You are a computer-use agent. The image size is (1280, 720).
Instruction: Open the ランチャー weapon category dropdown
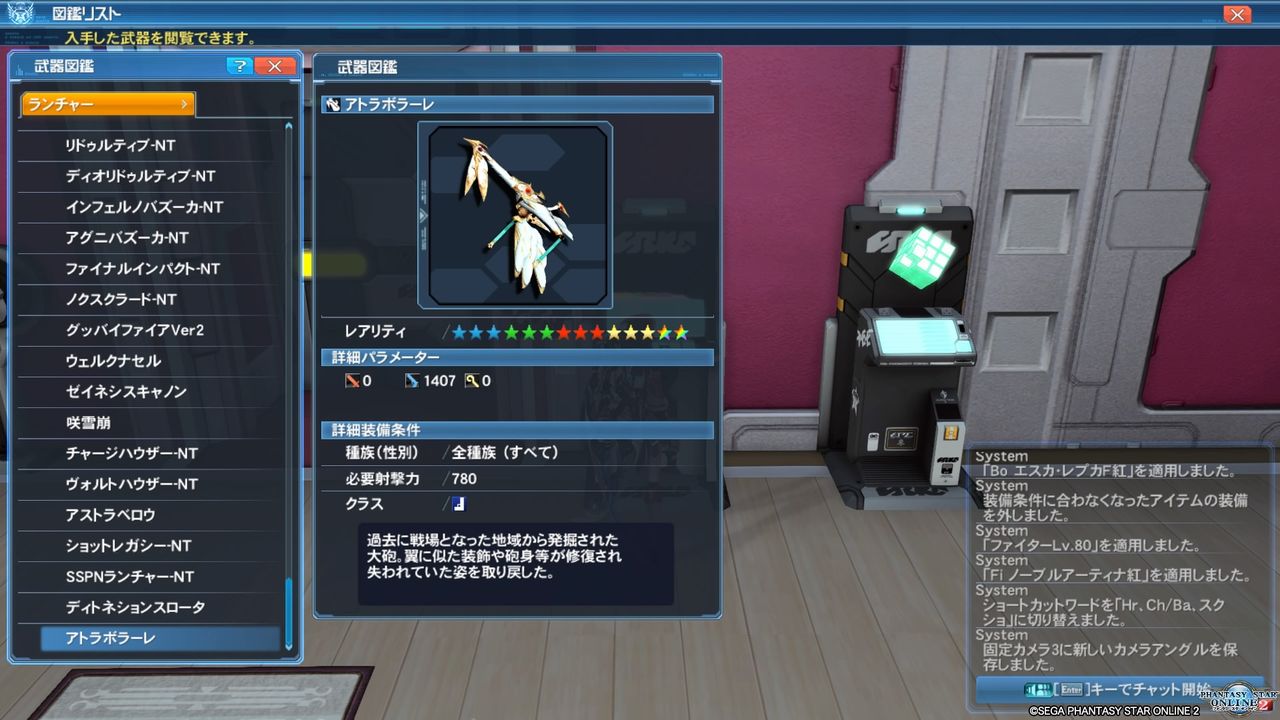[x=107, y=103]
